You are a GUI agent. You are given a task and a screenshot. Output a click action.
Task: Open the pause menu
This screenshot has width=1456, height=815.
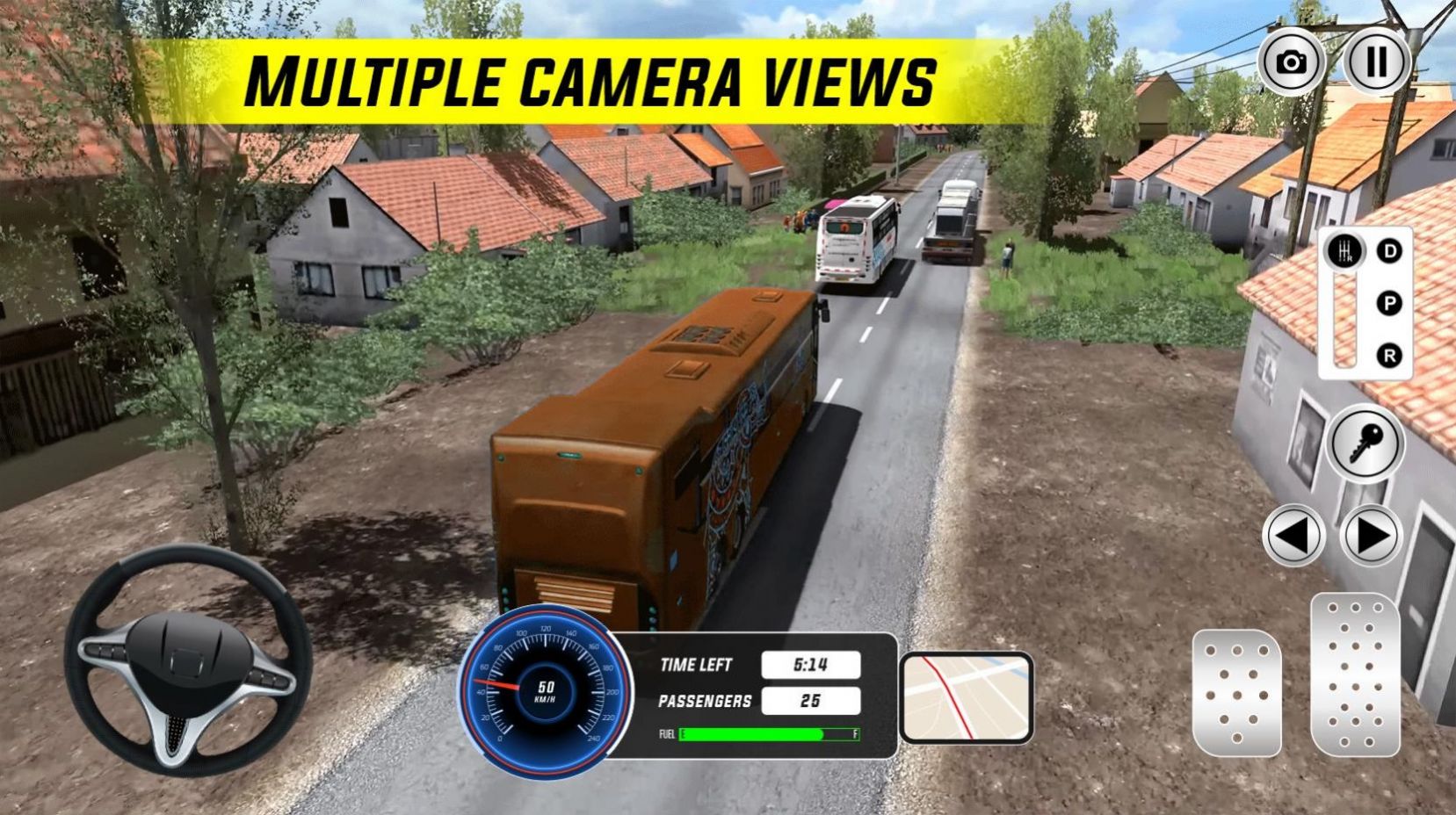pyautogui.click(x=1377, y=61)
